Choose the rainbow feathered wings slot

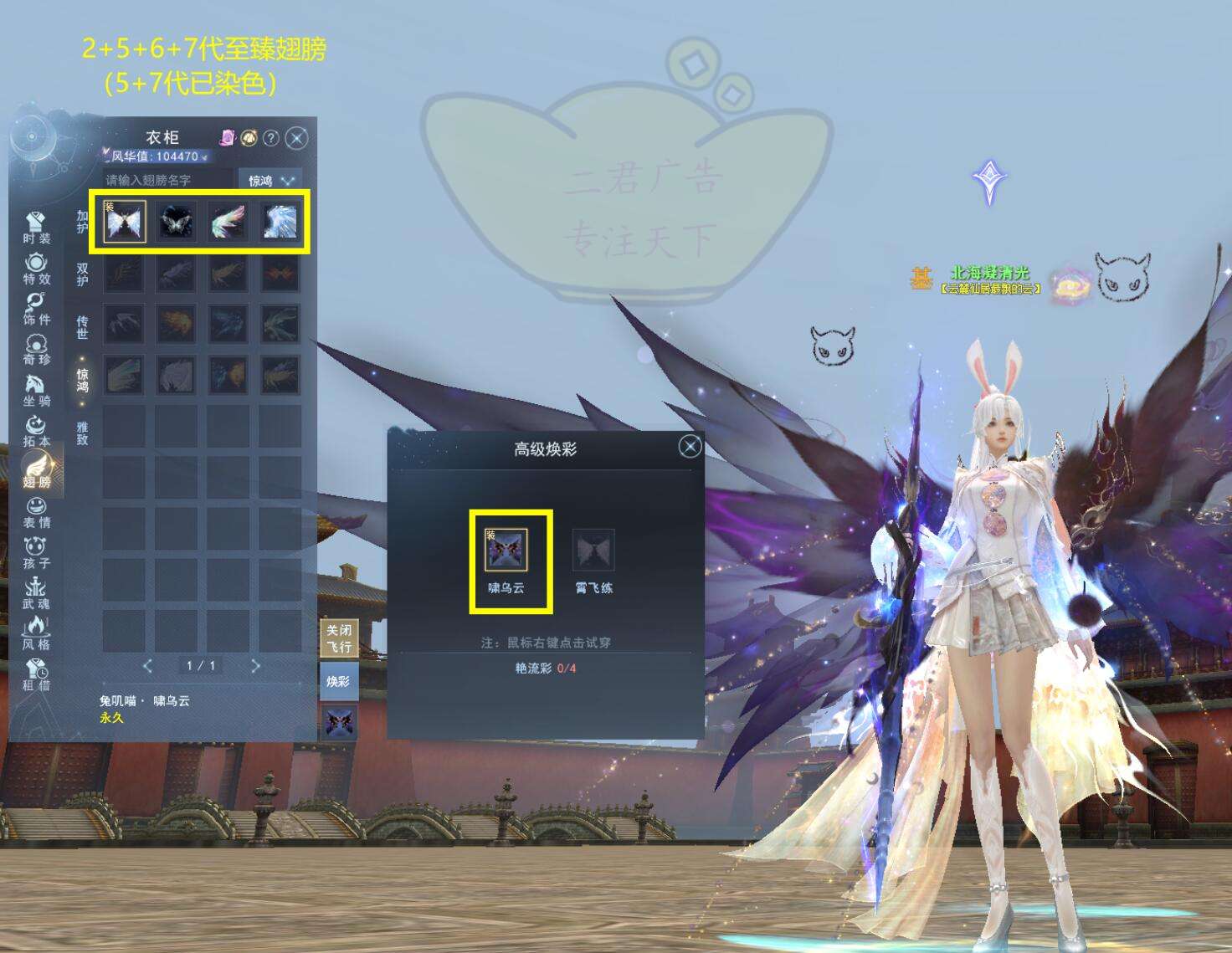[x=228, y=222]
